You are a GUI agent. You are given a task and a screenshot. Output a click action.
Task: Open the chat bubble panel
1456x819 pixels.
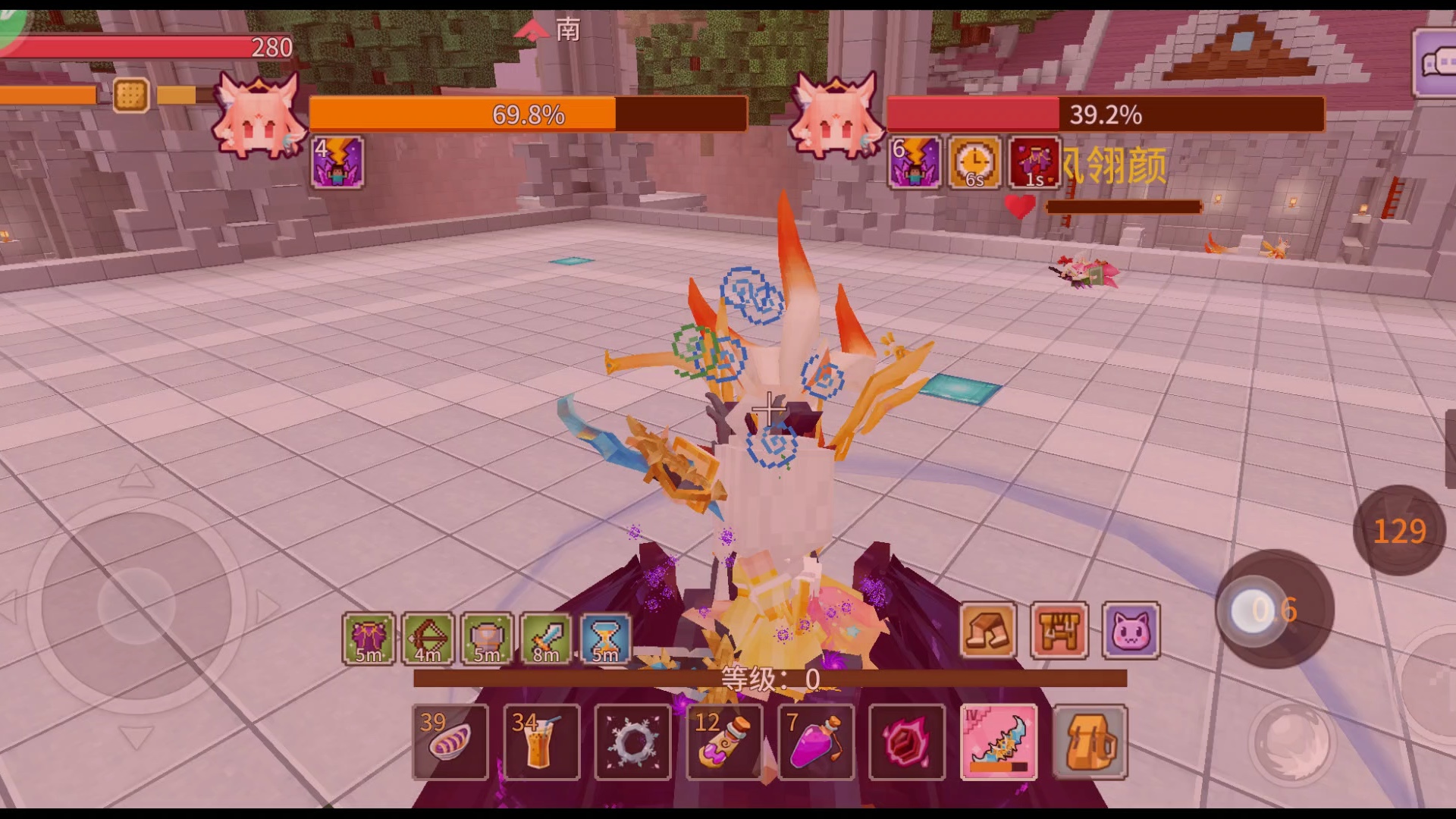point(1435,64)
